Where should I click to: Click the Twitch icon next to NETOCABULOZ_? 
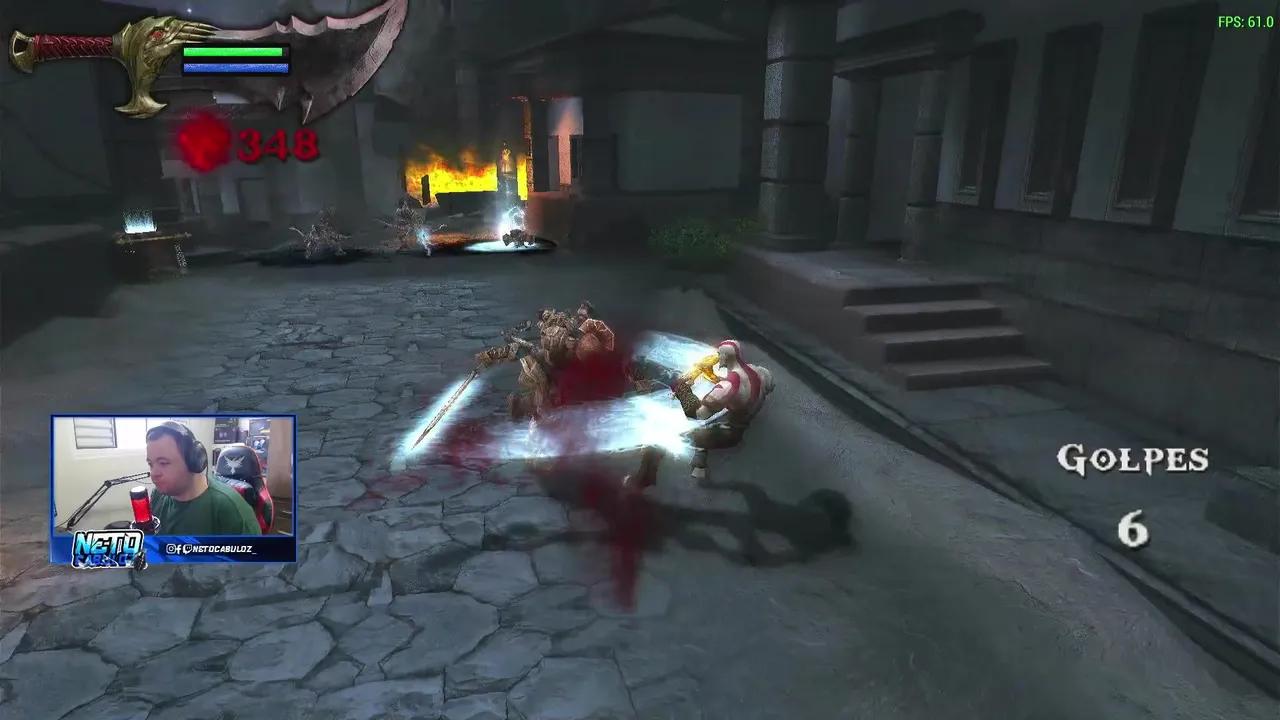coord(188,548)
